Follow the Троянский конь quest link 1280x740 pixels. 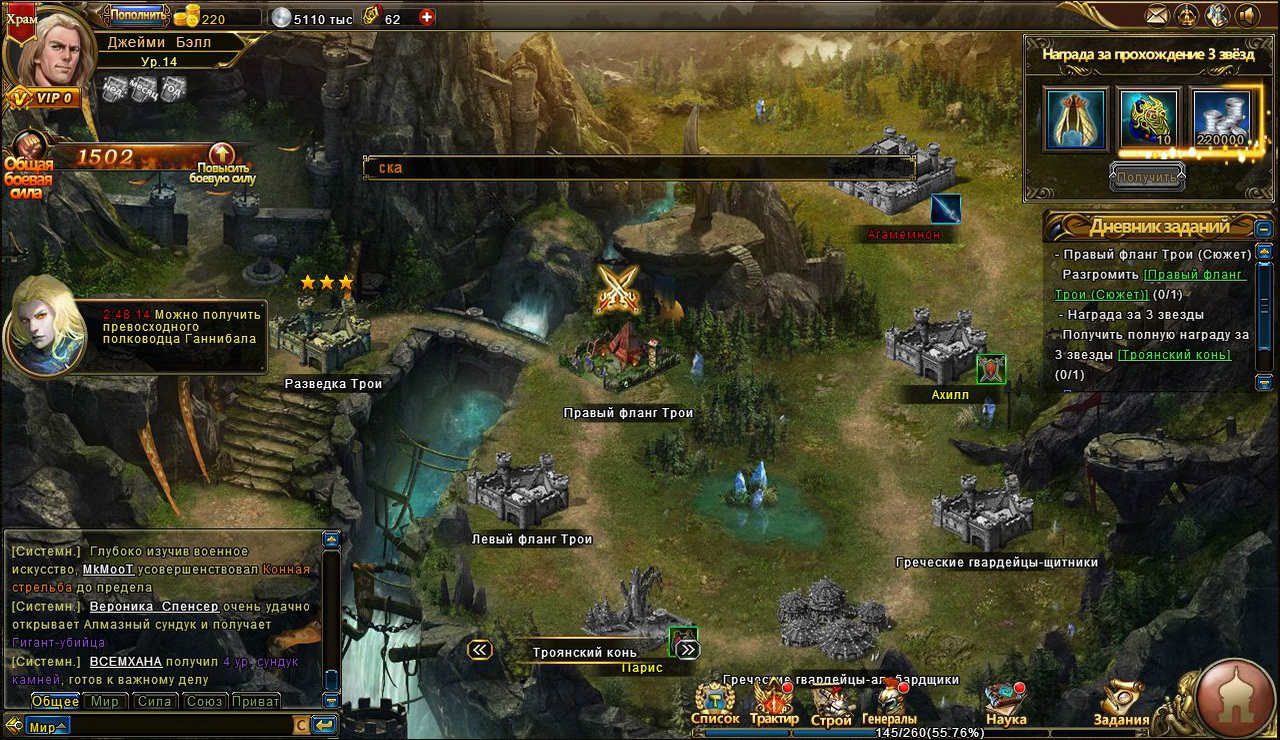tap(1173, 355)
